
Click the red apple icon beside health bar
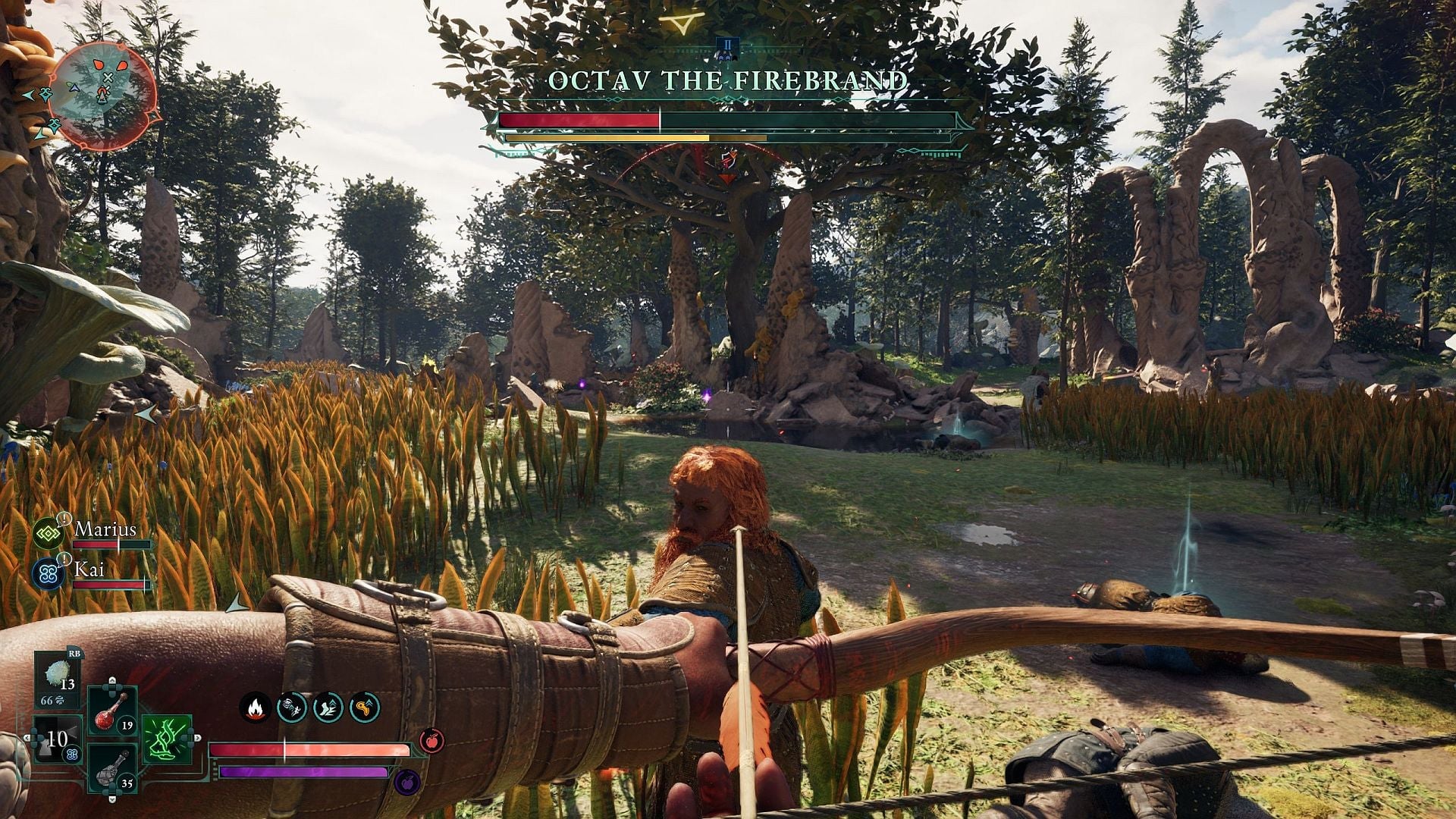click(x=431, y=741)
